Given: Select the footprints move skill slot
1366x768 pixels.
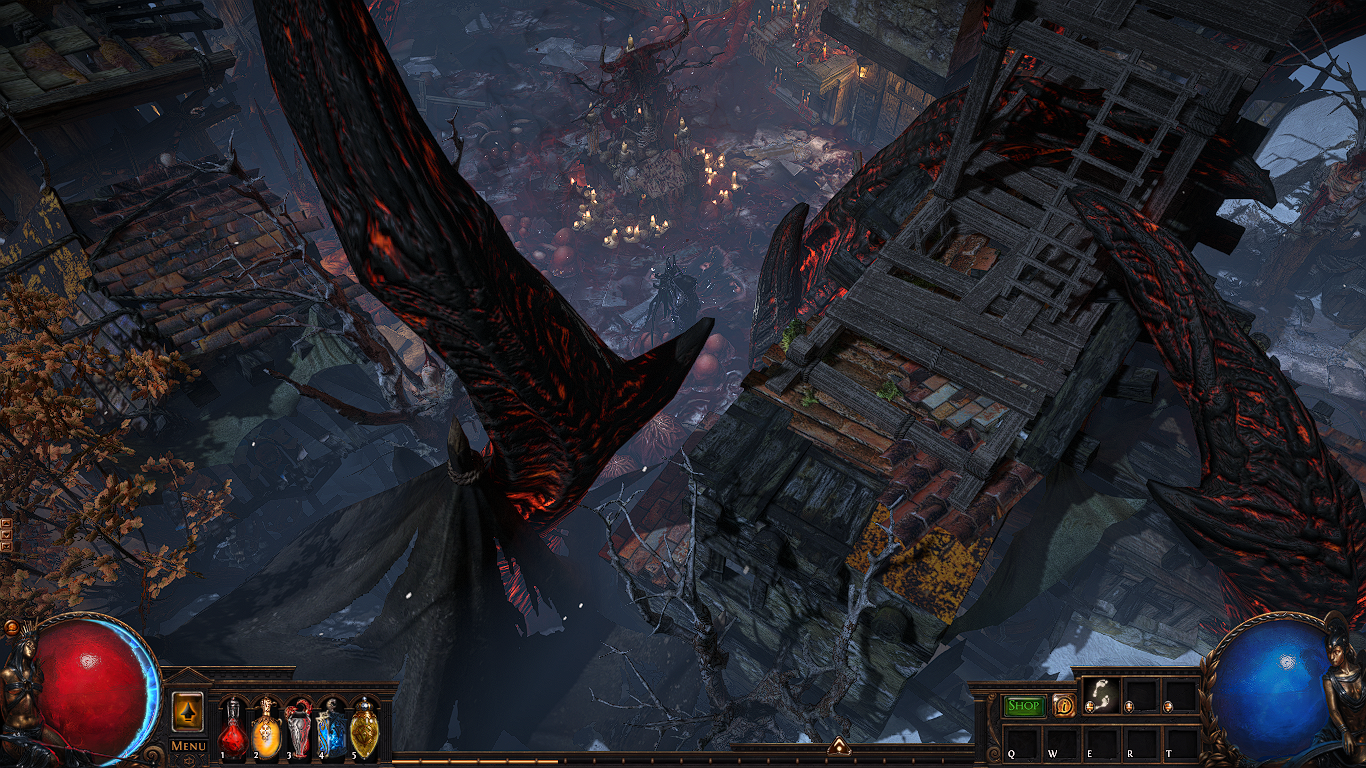Looking at the screenshot, I should pyautogui.click(x=1101, y=696).
